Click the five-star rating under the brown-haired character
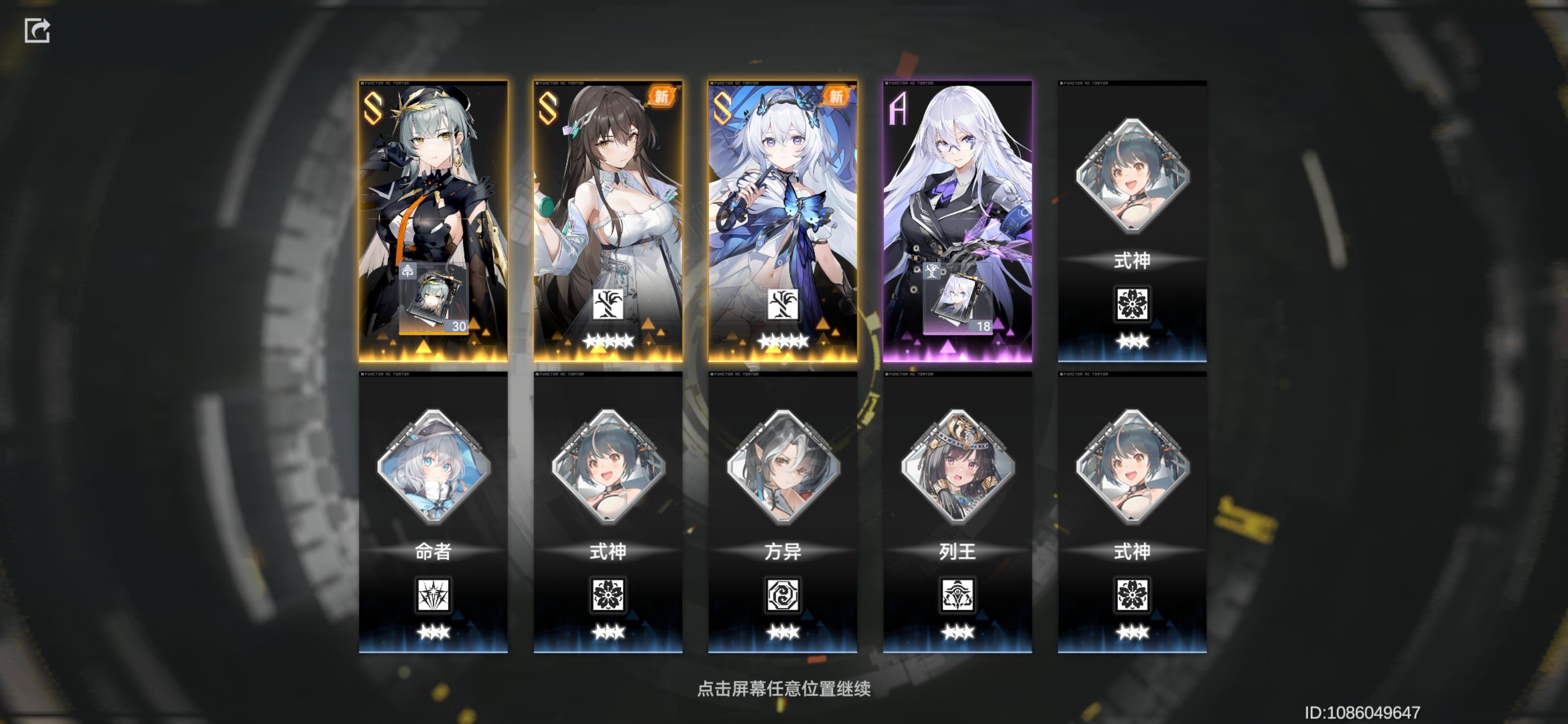Screen dimensions: 1568x724 coord(607,341)
